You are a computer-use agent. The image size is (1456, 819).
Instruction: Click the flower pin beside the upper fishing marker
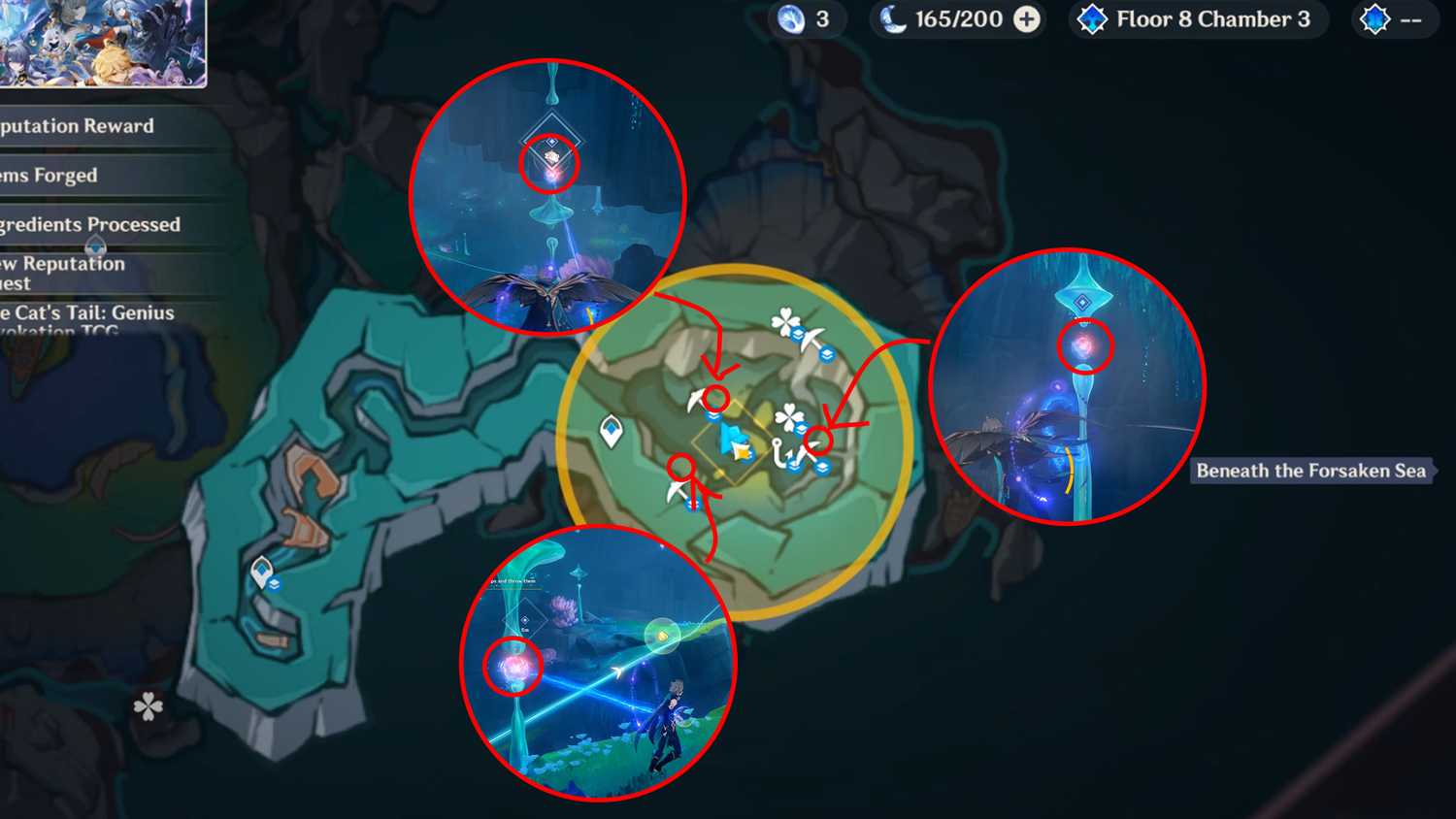pos(784,321)
